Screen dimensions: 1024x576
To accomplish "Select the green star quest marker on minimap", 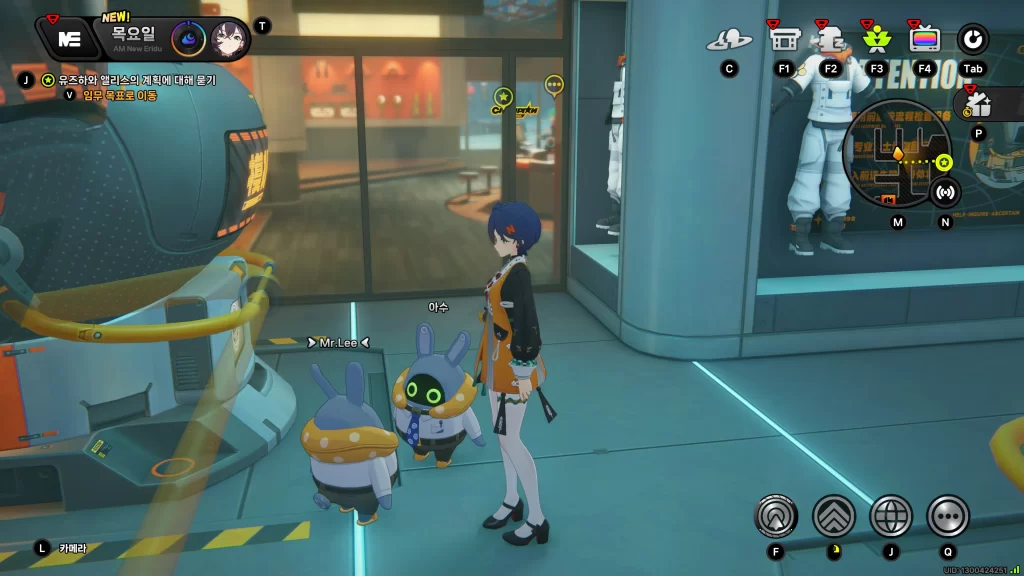I will [x=945, y=161].
